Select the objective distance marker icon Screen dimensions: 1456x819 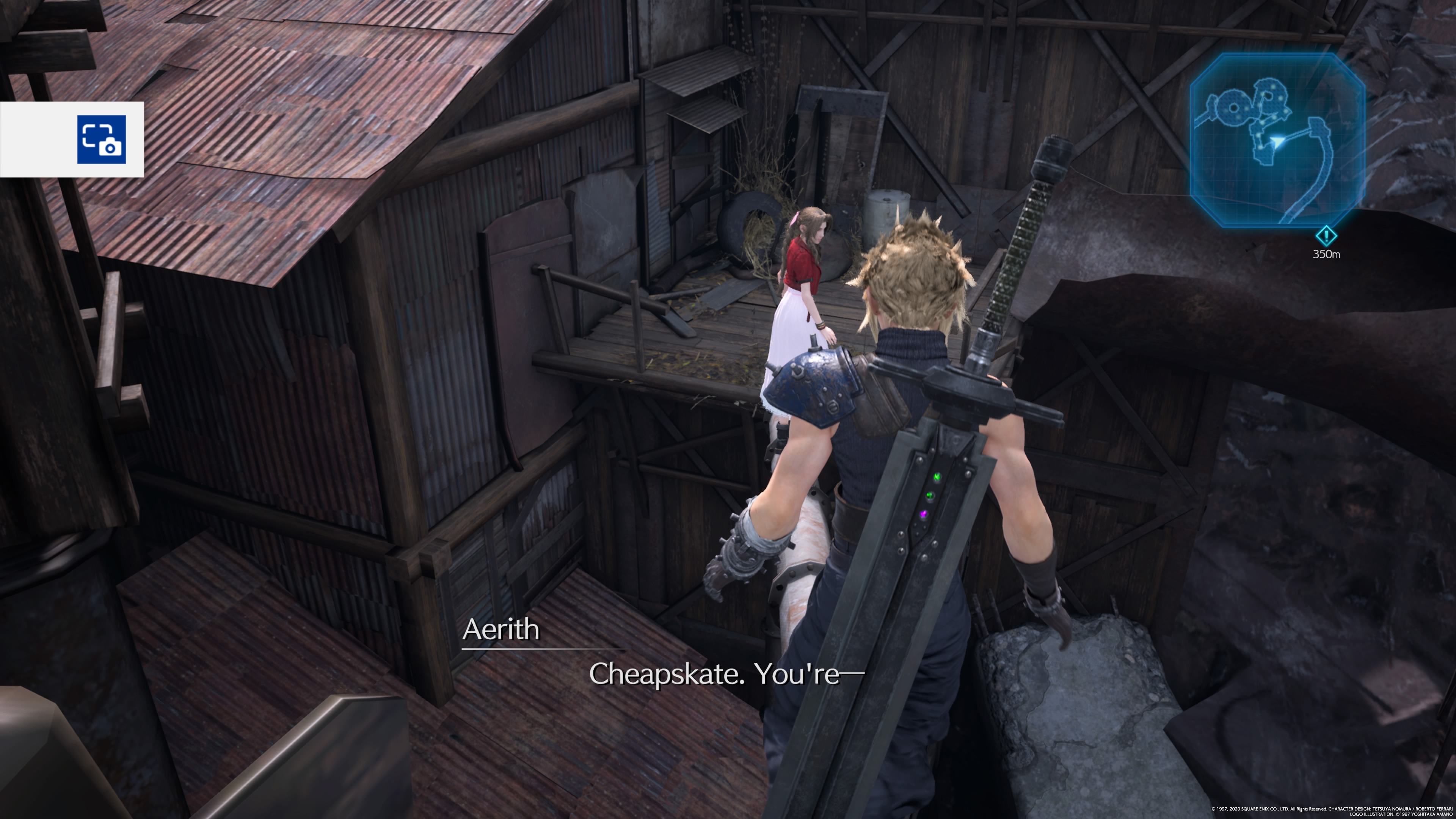[1326, 236]
